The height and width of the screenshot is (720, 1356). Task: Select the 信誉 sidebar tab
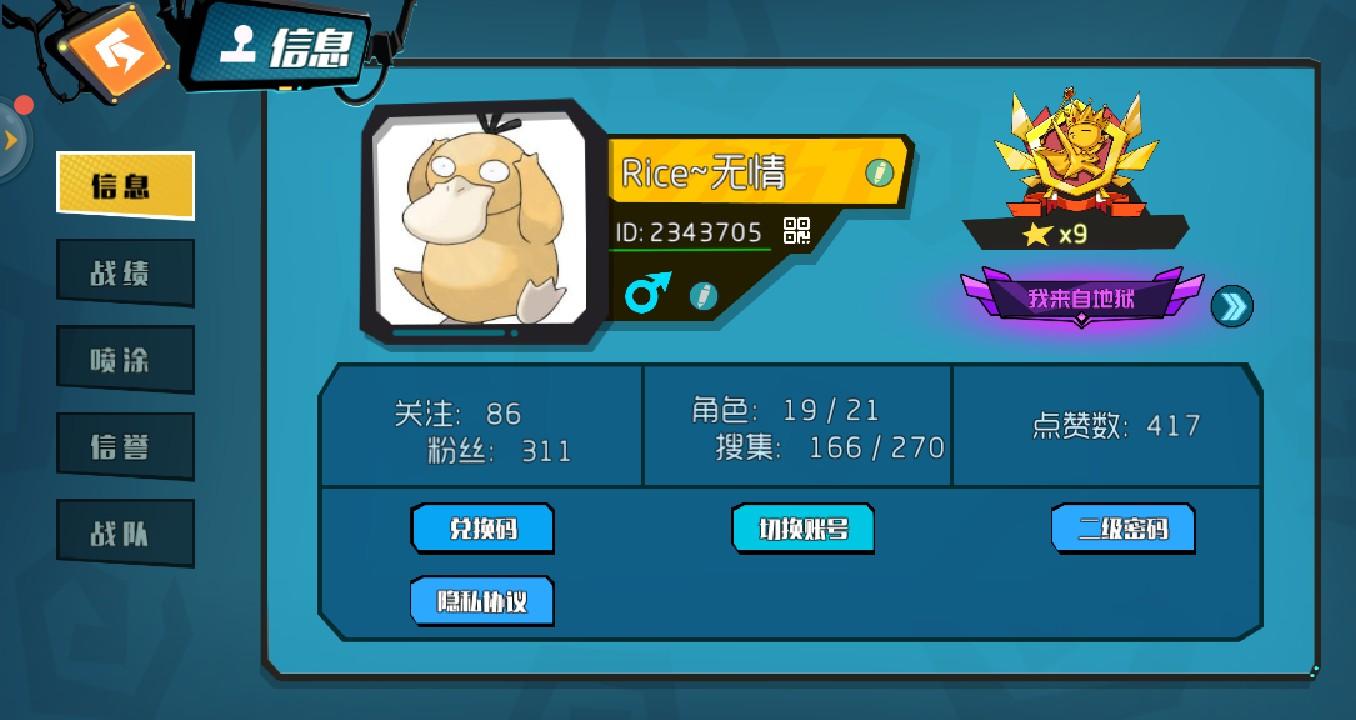coord(125,445)
